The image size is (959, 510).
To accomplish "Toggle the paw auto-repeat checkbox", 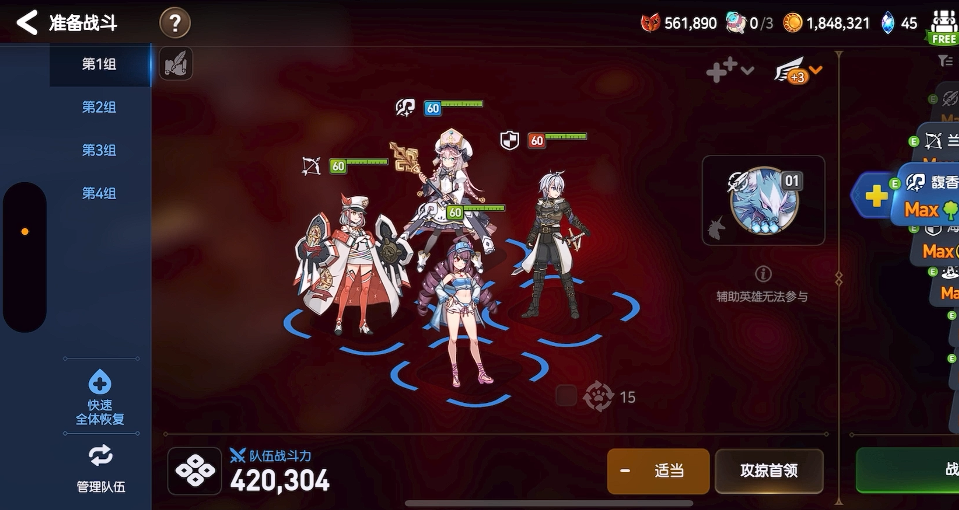I will [x=566, y=396].
